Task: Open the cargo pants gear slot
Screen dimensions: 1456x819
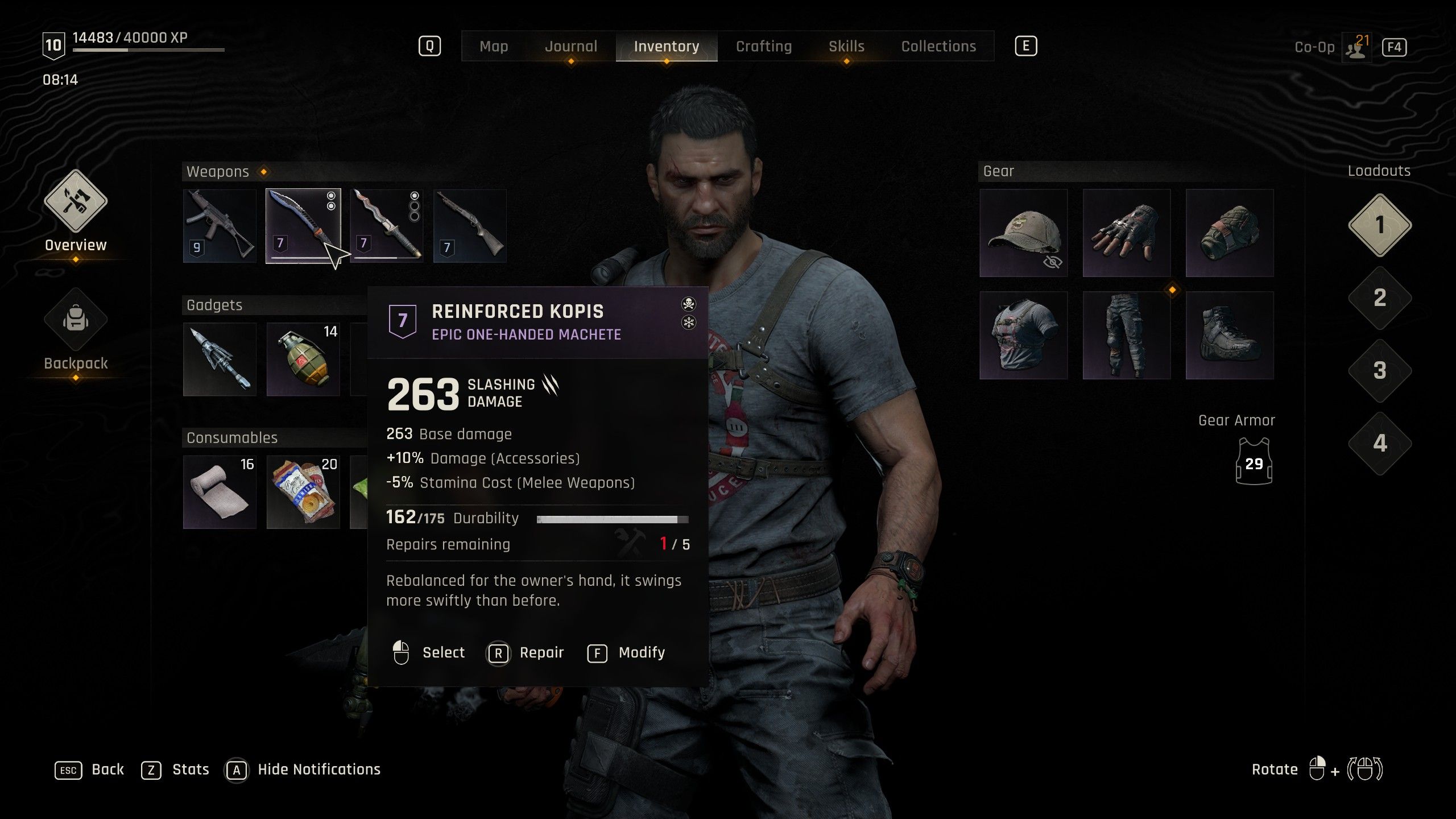Action: pos(1126,336)
